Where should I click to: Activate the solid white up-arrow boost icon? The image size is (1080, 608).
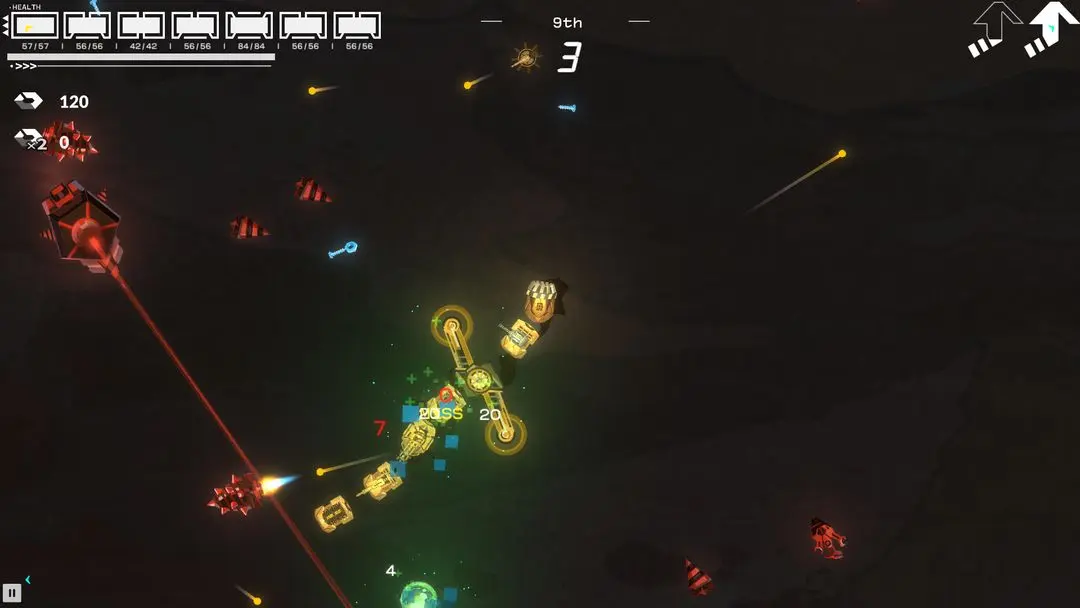1051,28
